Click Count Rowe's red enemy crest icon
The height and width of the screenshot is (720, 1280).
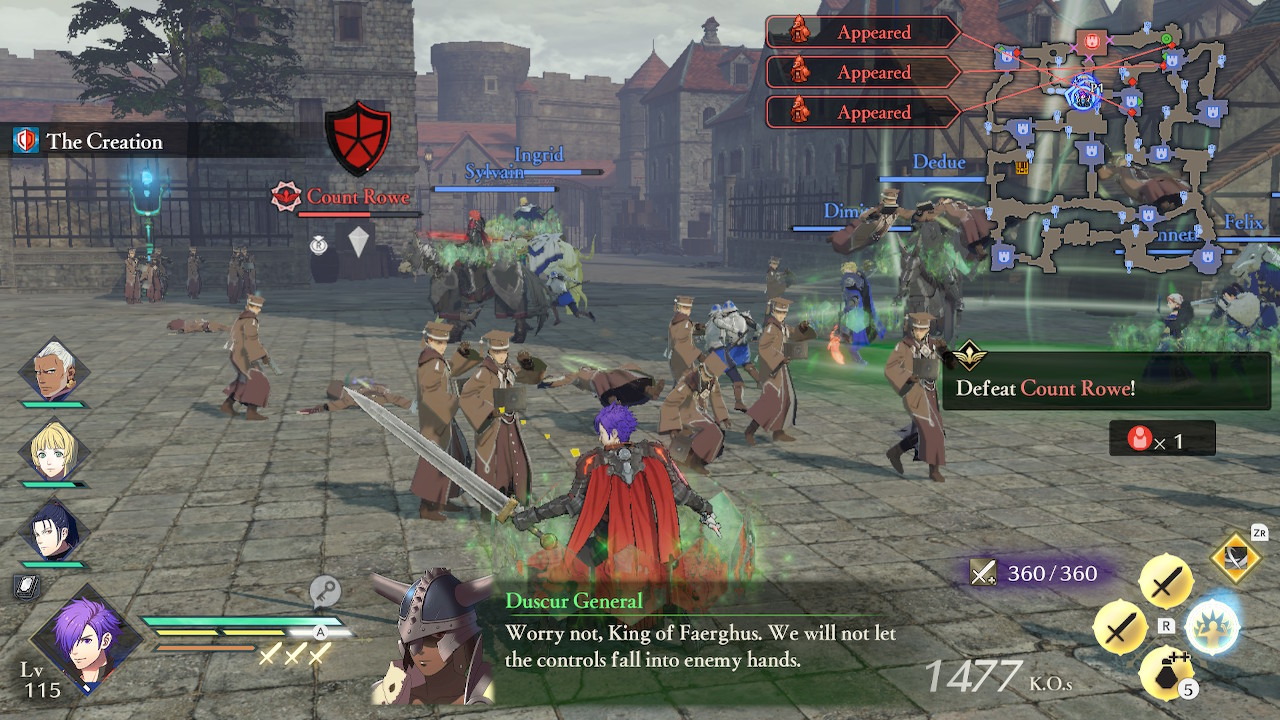pyautogui.click(x=285, y=196)
